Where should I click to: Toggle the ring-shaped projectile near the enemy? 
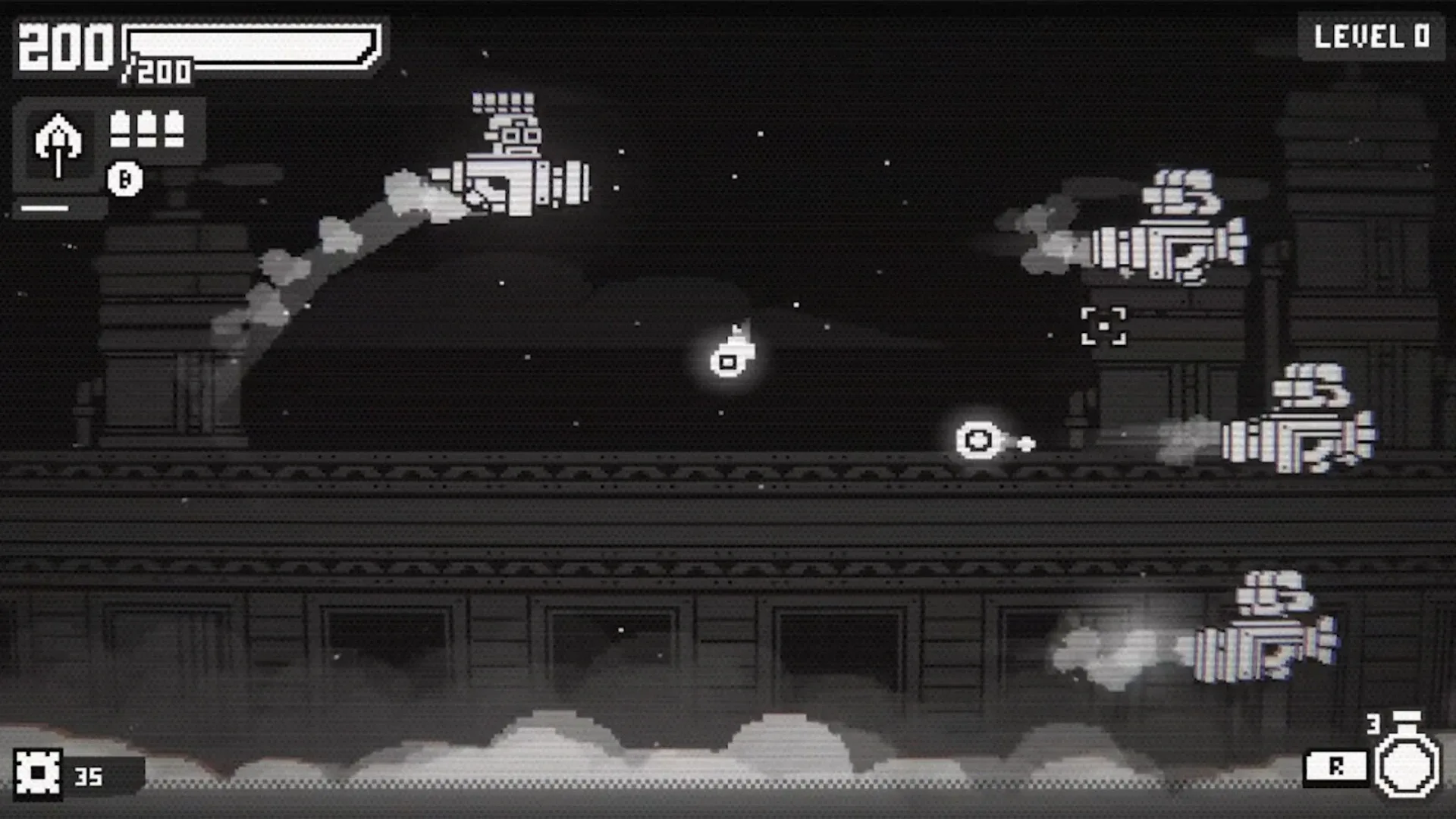[x=977, y=440]
